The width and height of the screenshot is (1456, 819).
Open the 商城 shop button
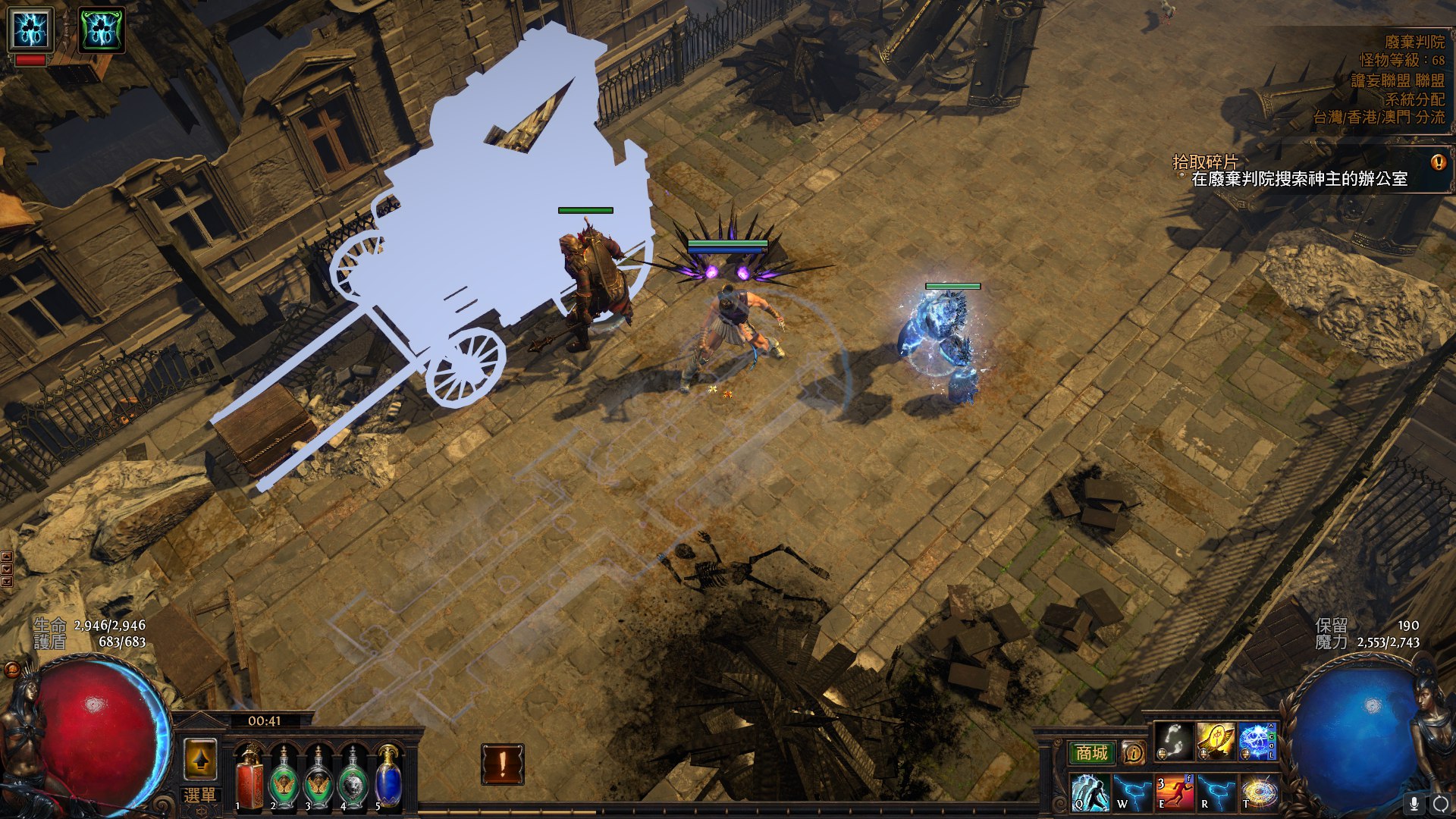pos(1091,753)
